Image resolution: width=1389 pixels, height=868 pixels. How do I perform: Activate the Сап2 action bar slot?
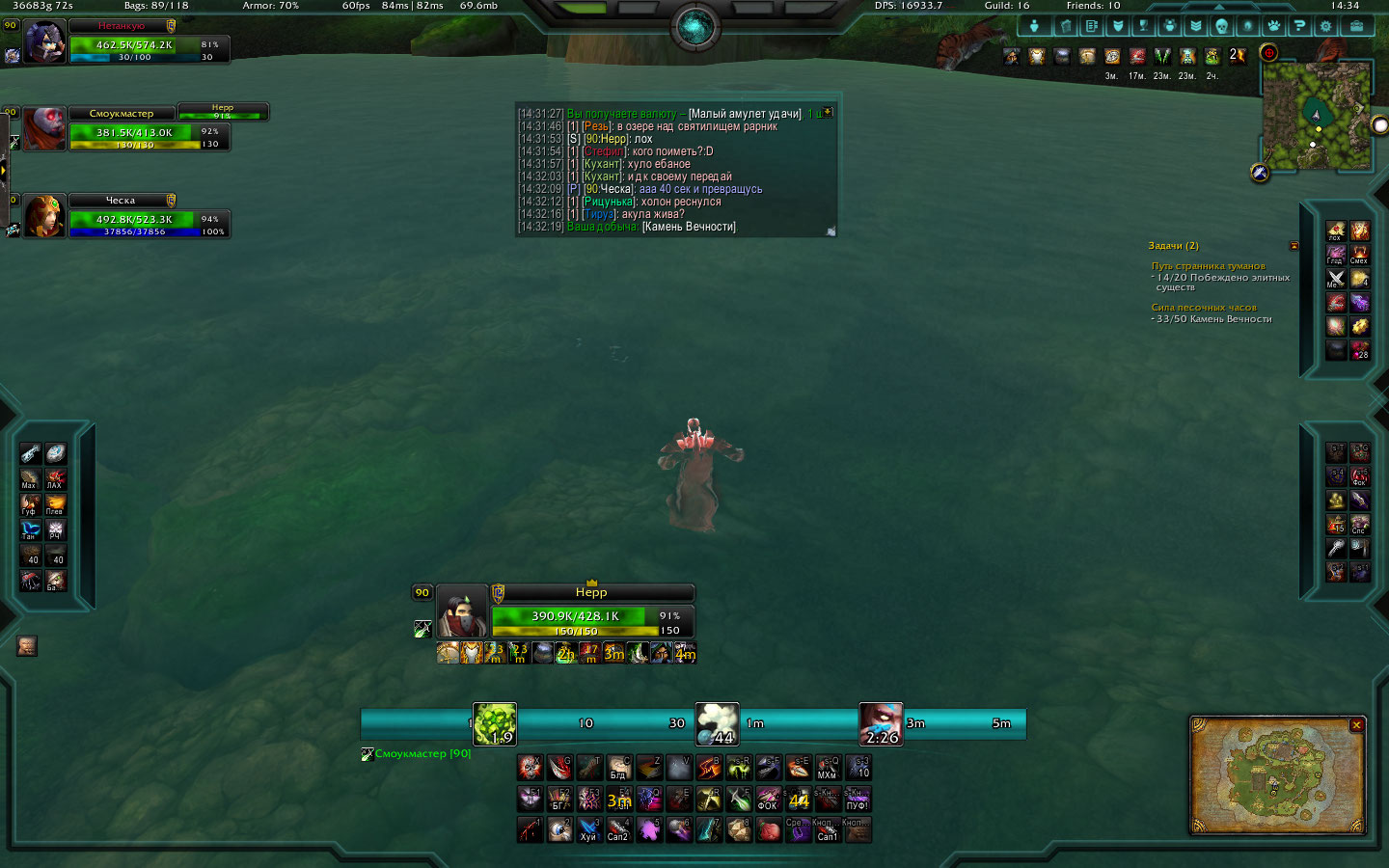coord(618,829)
